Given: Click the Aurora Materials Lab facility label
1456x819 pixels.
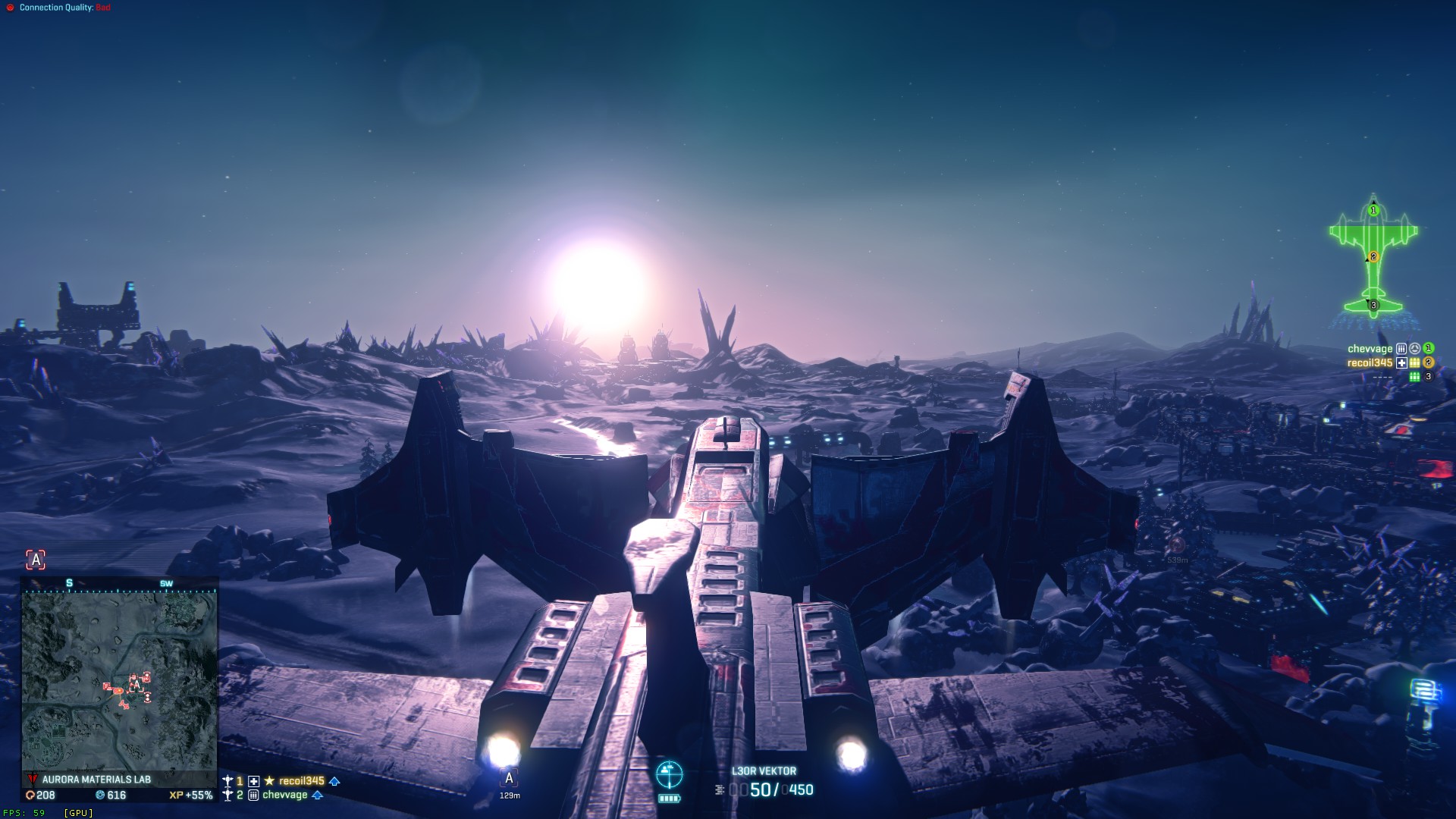Looking at the screenshot, I should 96,780.
